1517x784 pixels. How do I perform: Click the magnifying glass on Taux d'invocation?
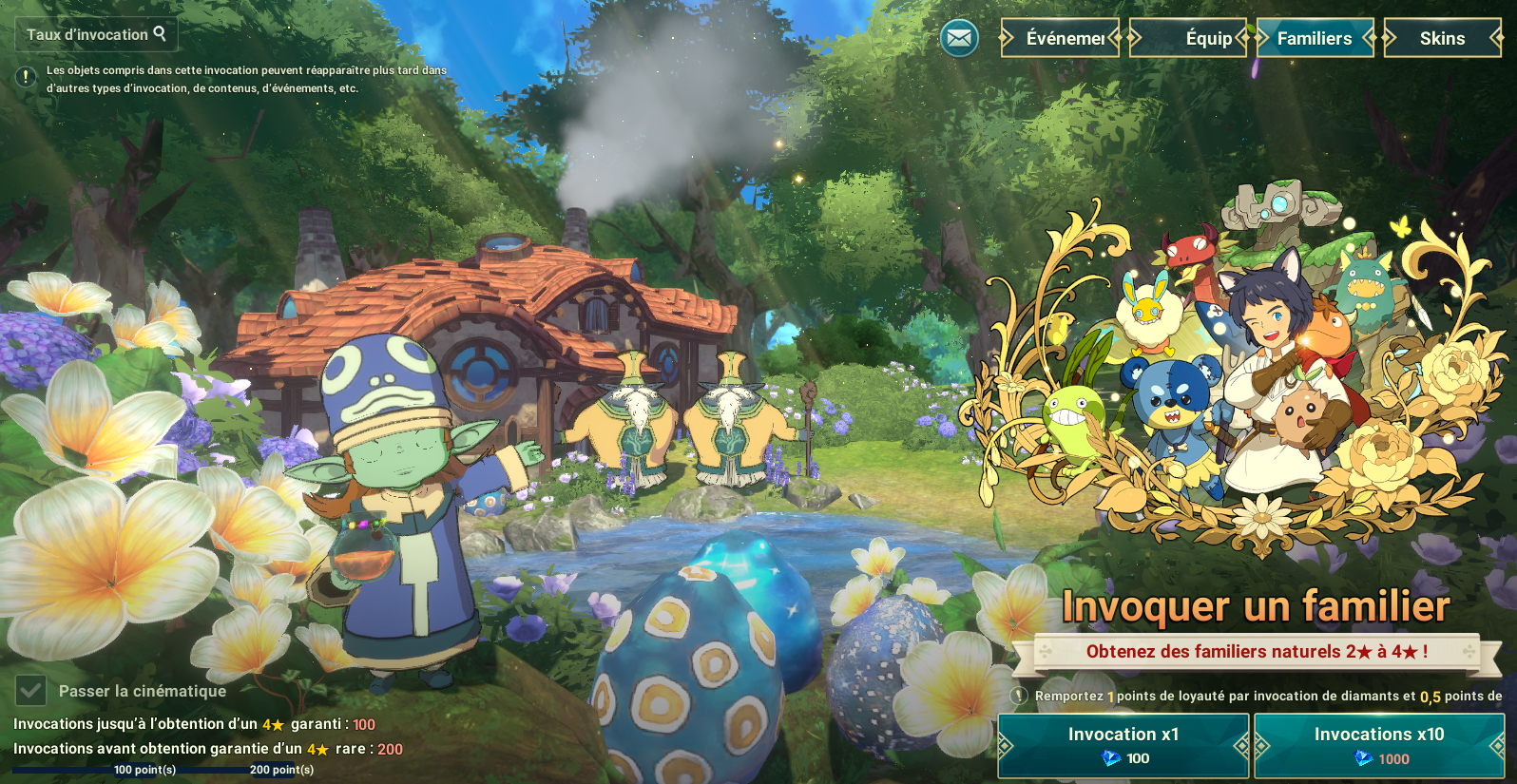(x=161, y=34)
